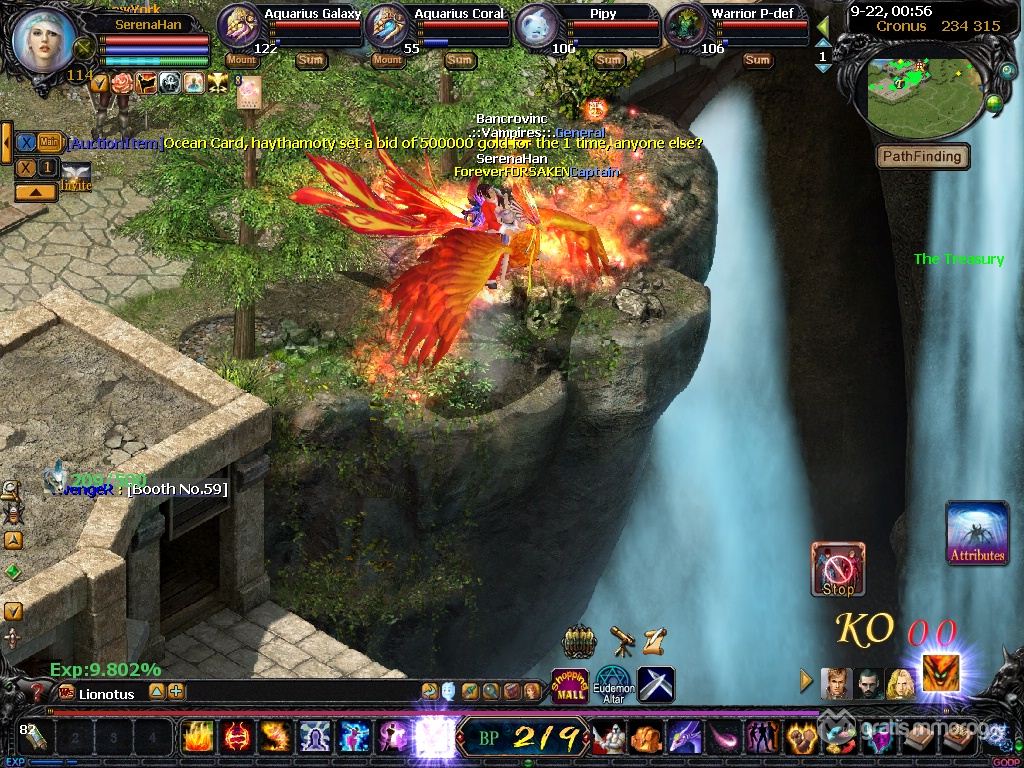Summon the Warrior P-def eudemon
This screenshot has height=768, width=1024.
click(757, 60)
